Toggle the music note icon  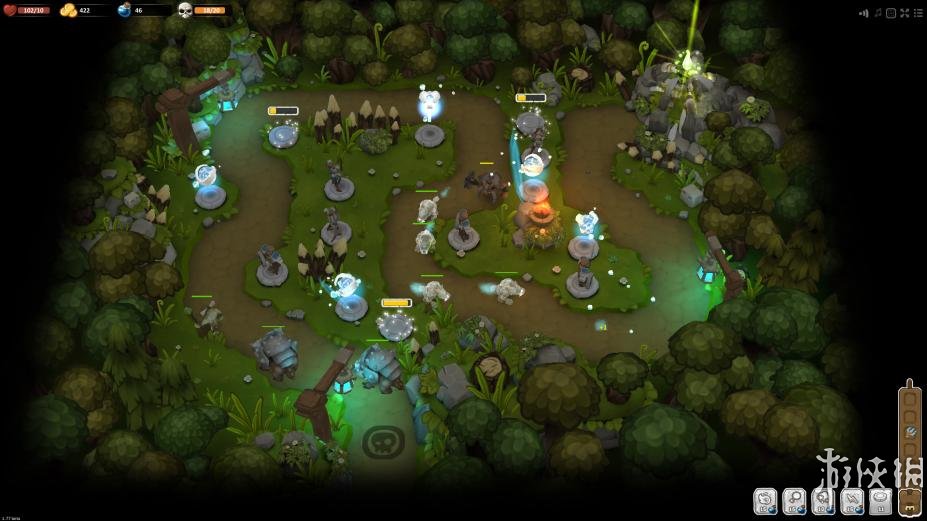pyautogui.click(x=877, y=12)
